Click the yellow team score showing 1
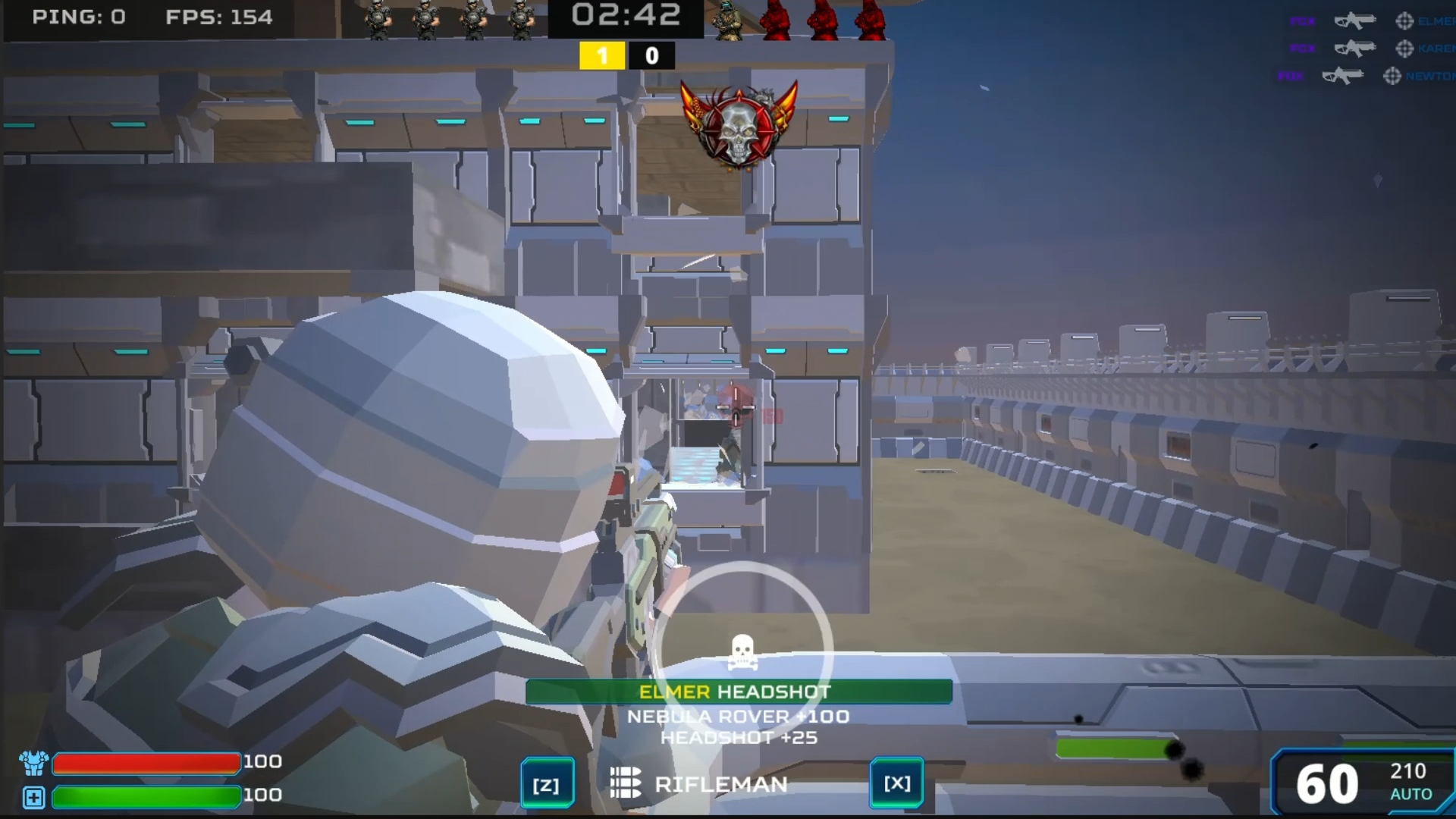Viewport: 1456px width, 819px height. pos(602,55)
